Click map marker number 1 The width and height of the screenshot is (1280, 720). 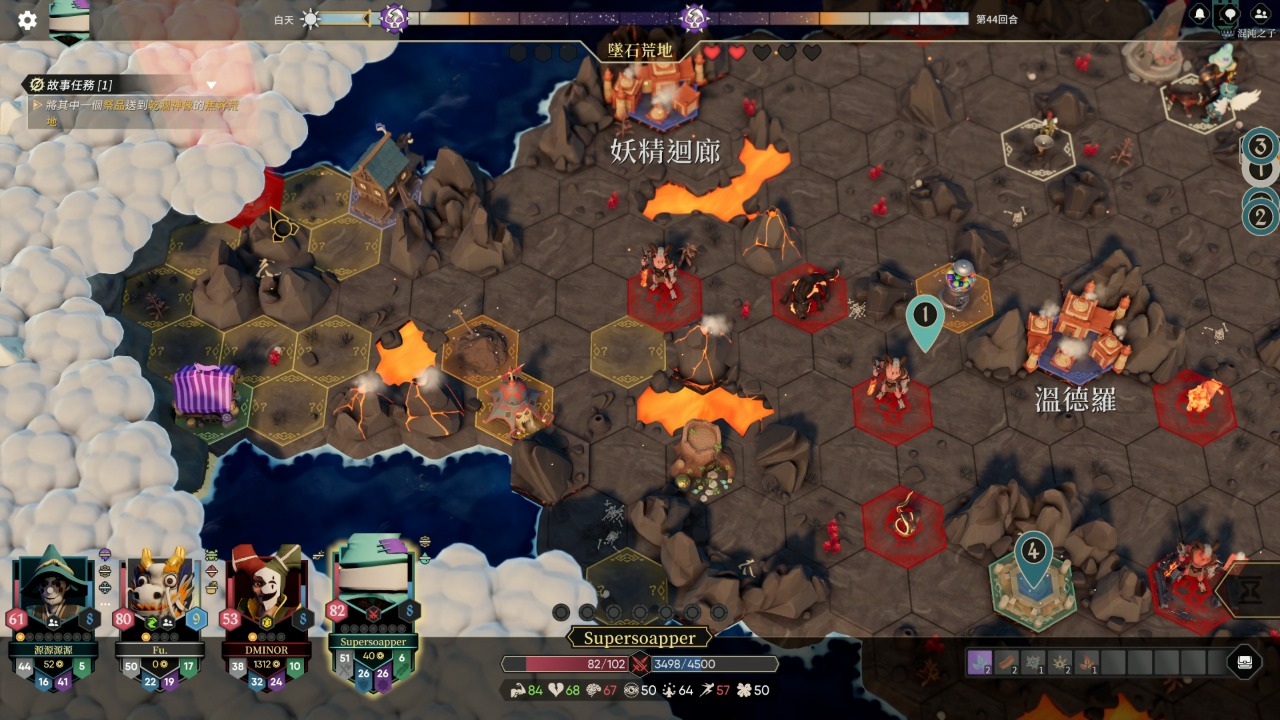click(925, 316)
